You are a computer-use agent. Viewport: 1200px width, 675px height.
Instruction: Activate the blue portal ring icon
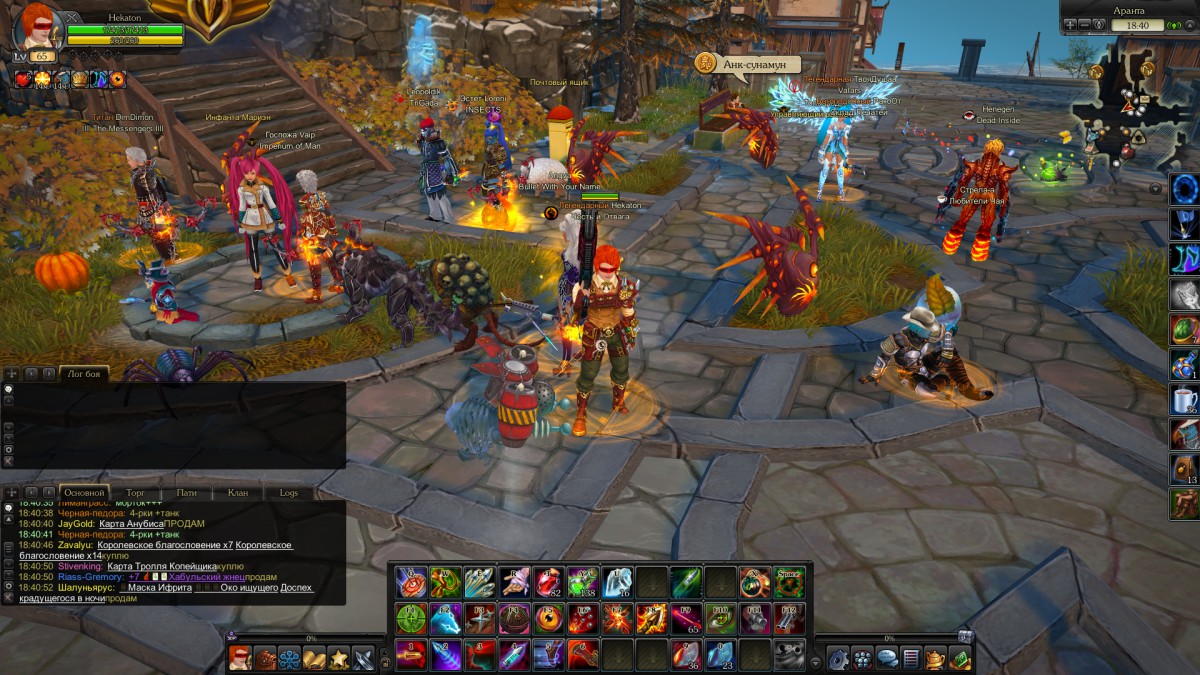pyautogui.click(x=1184, y=189)
